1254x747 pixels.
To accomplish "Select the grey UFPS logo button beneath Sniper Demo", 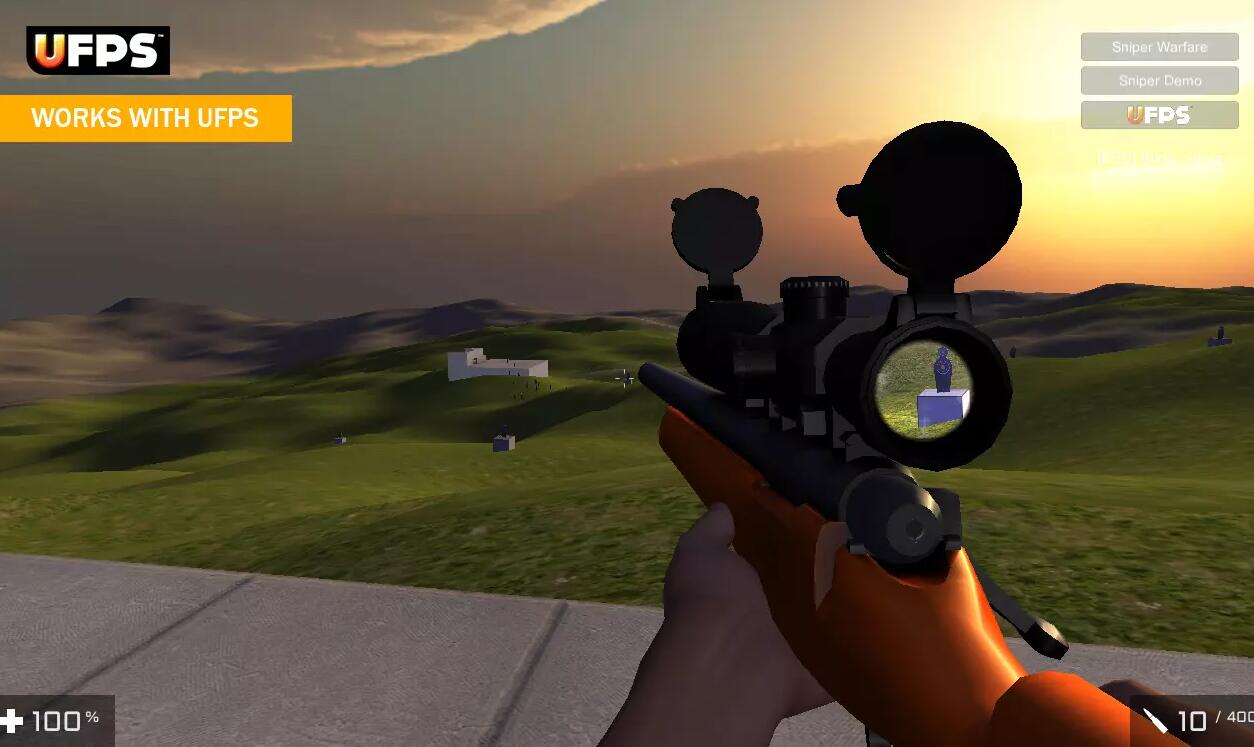I will (x=1159, y=115).
